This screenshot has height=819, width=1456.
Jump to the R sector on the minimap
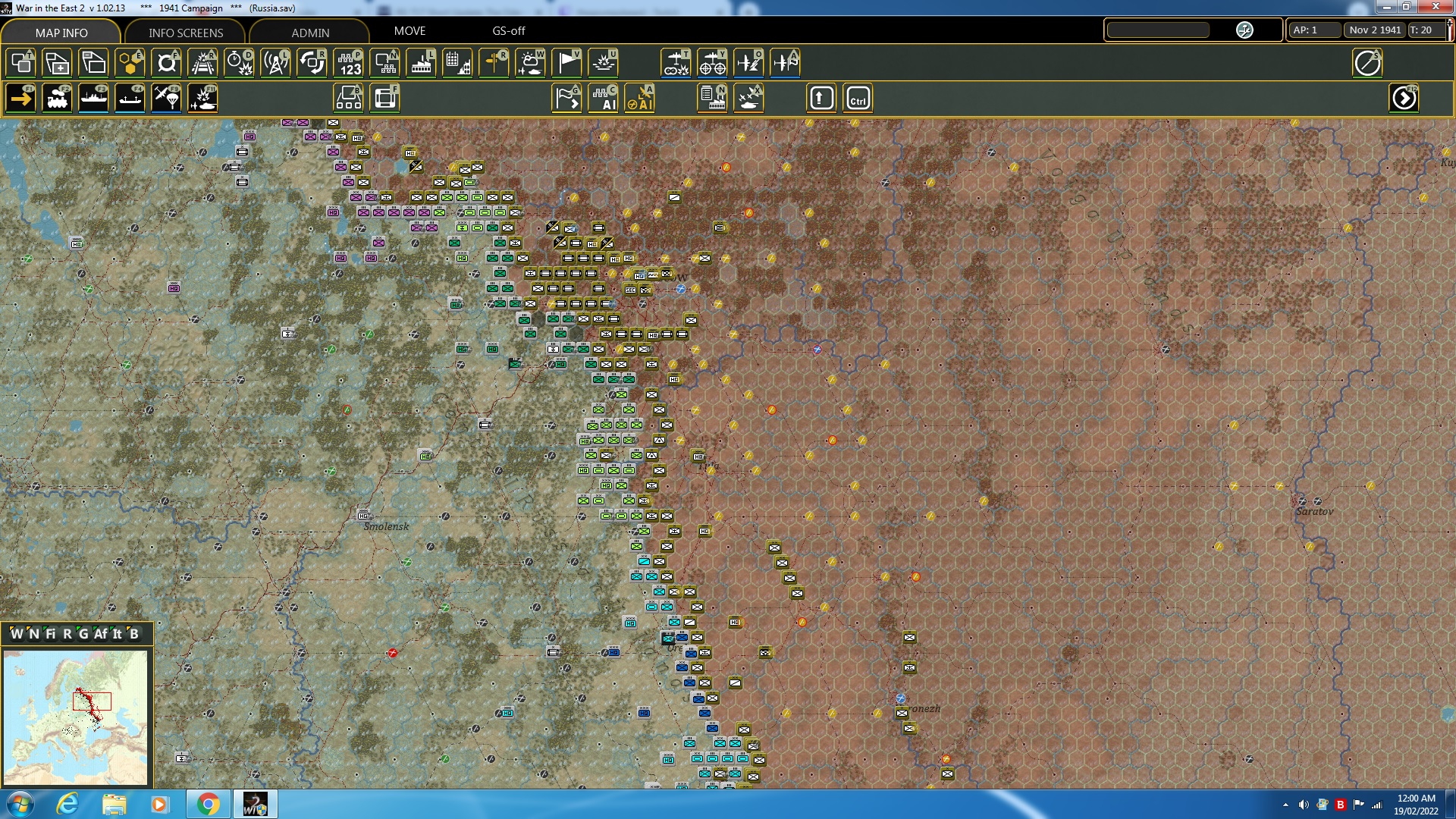point(67,634)
